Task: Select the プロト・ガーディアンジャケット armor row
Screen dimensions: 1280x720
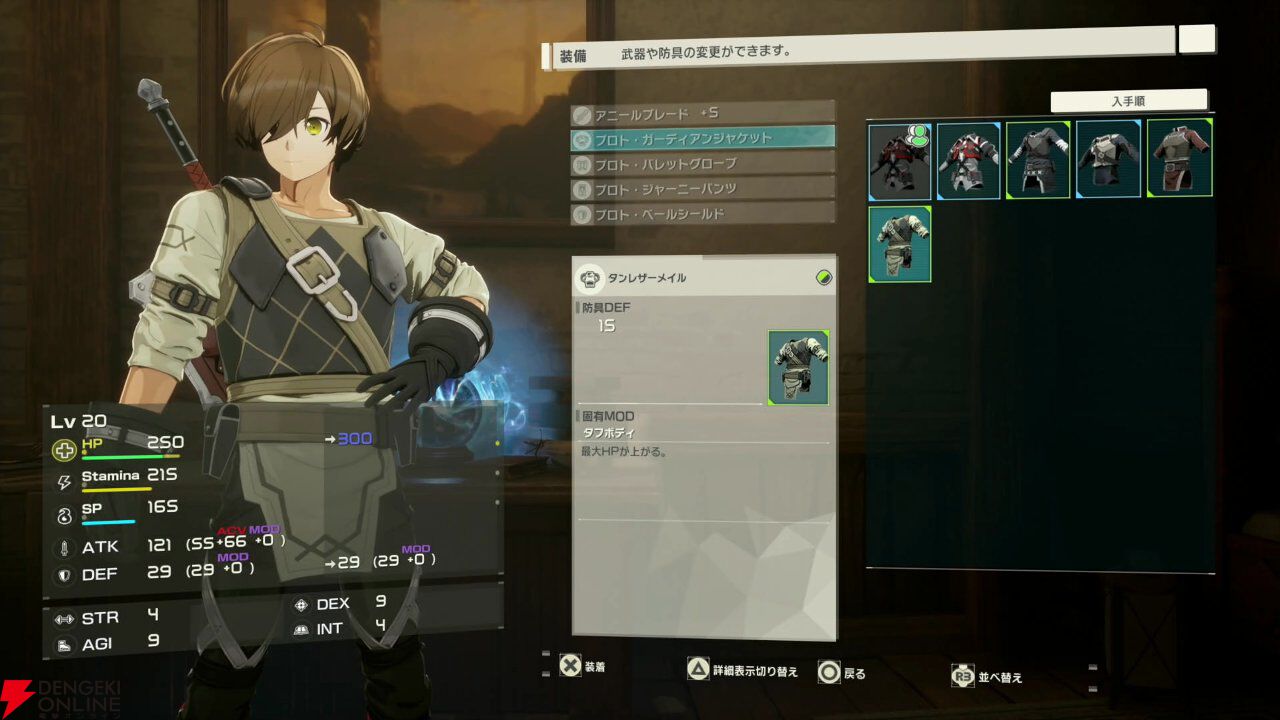Action: pos(702,138)
